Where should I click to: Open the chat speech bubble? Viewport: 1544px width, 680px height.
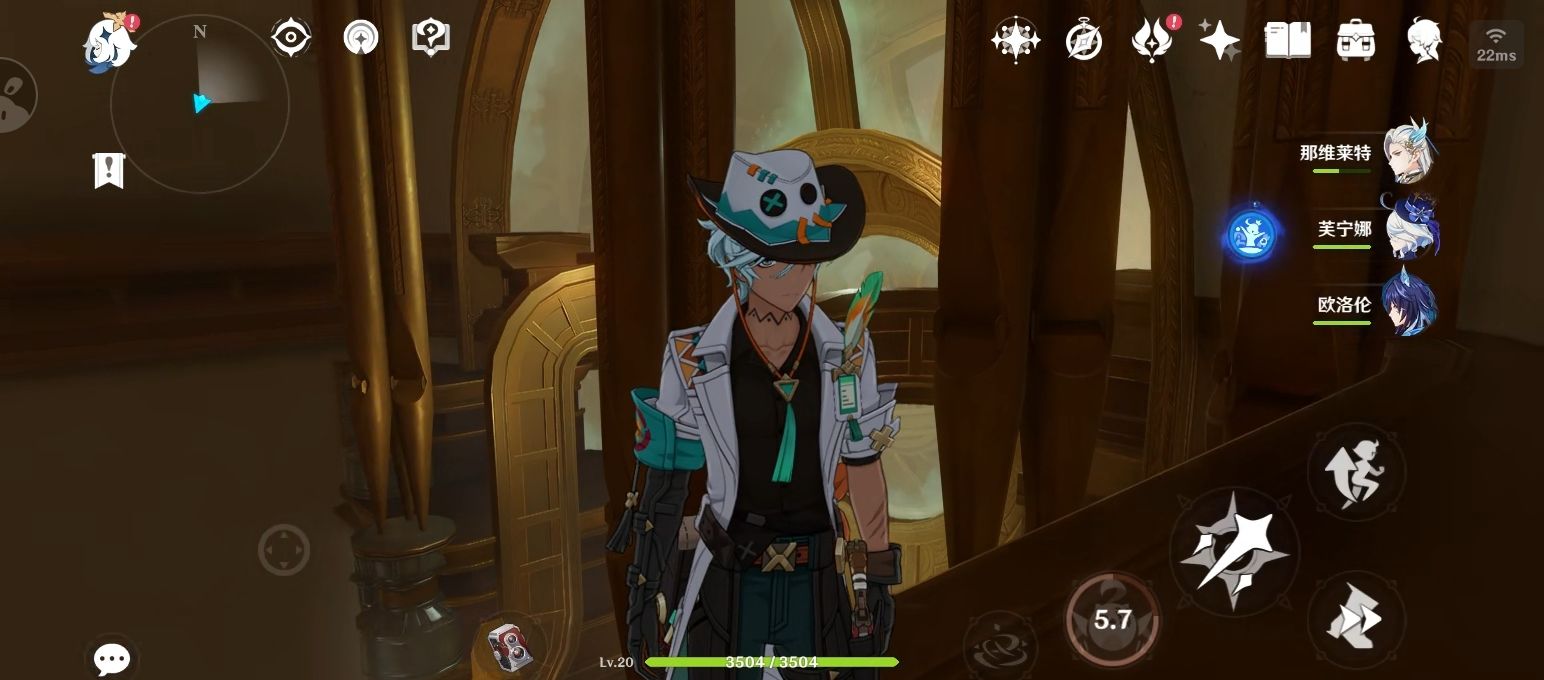coord(111,658)
